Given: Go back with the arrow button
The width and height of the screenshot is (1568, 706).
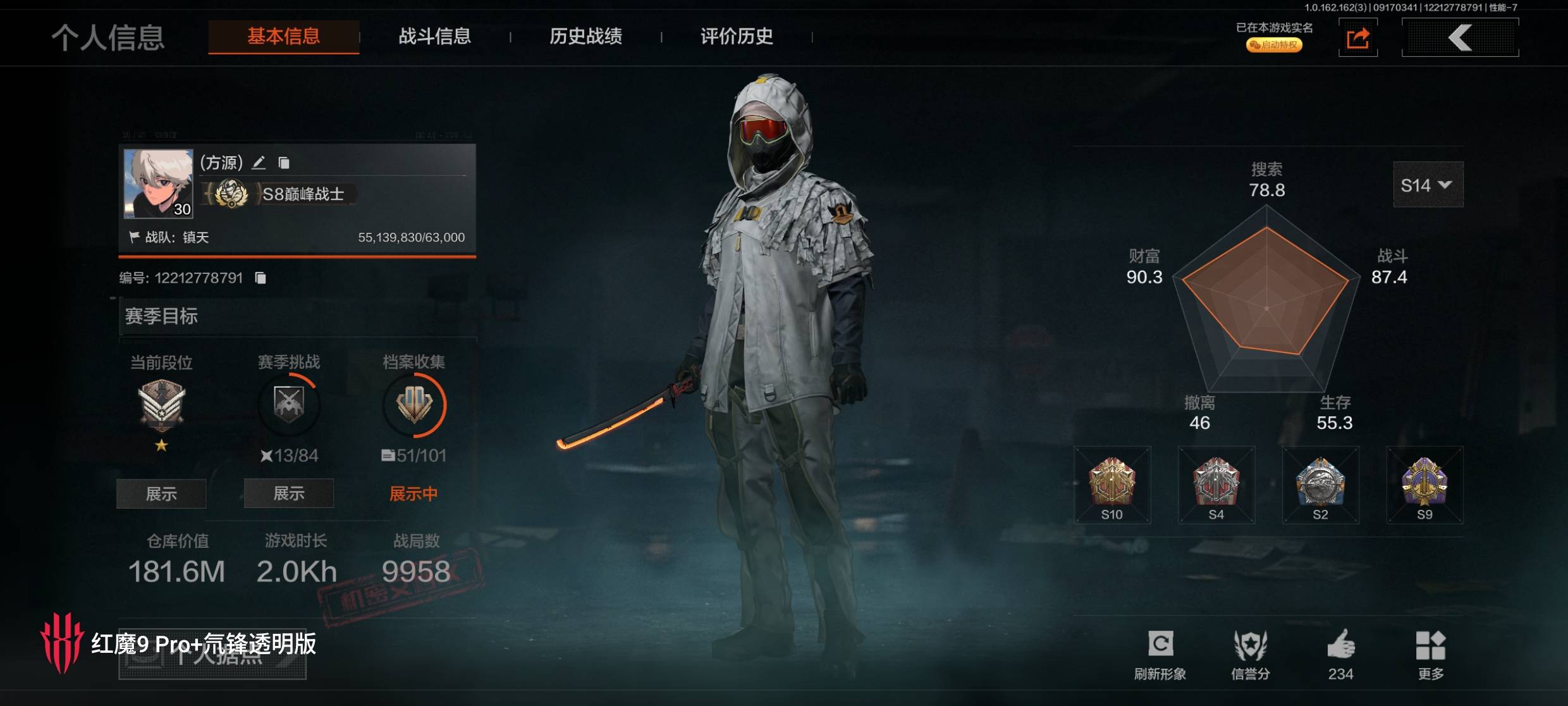Looking at the screenshot, I should point(1460,38).
